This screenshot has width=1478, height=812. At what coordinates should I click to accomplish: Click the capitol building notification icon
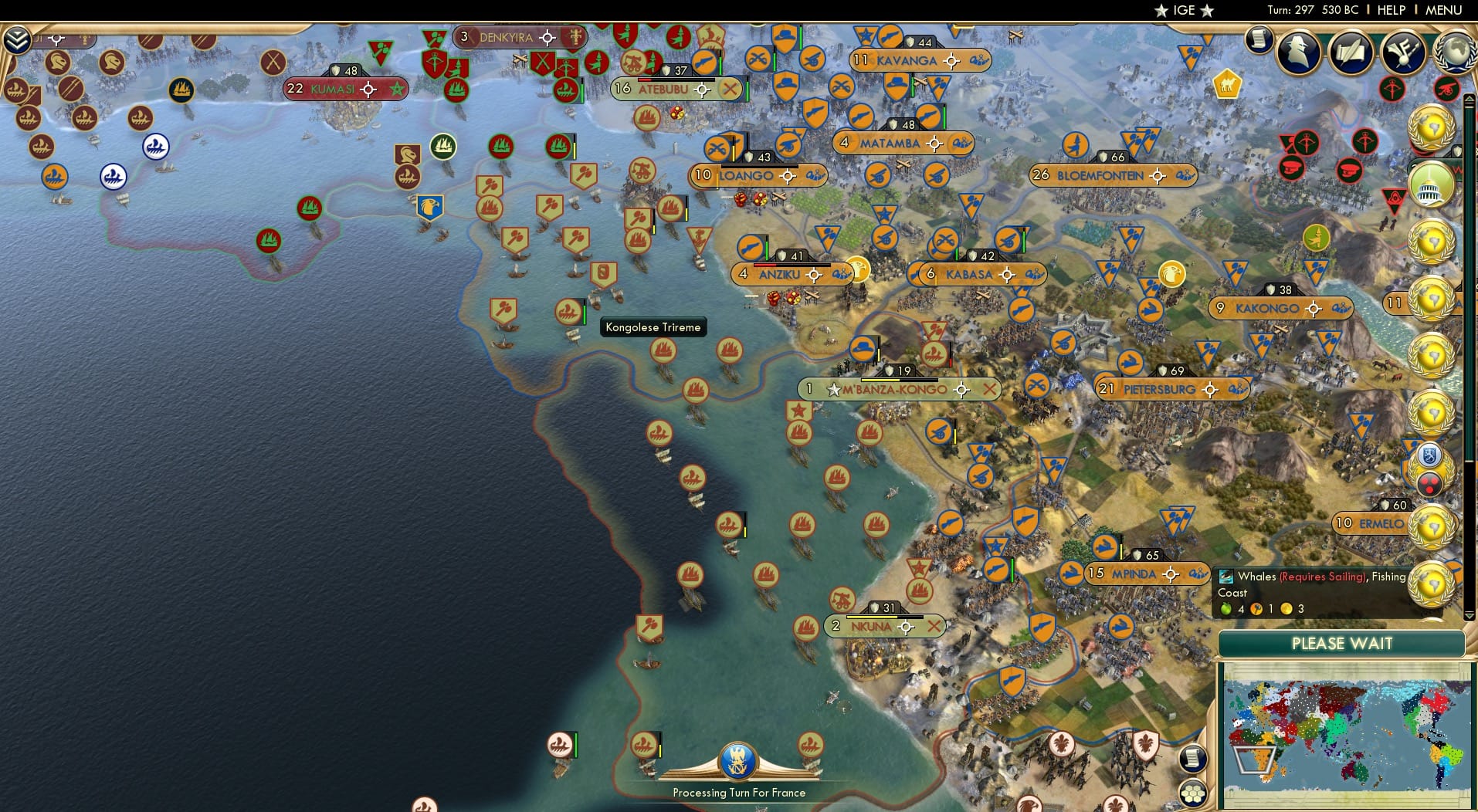1433,185
